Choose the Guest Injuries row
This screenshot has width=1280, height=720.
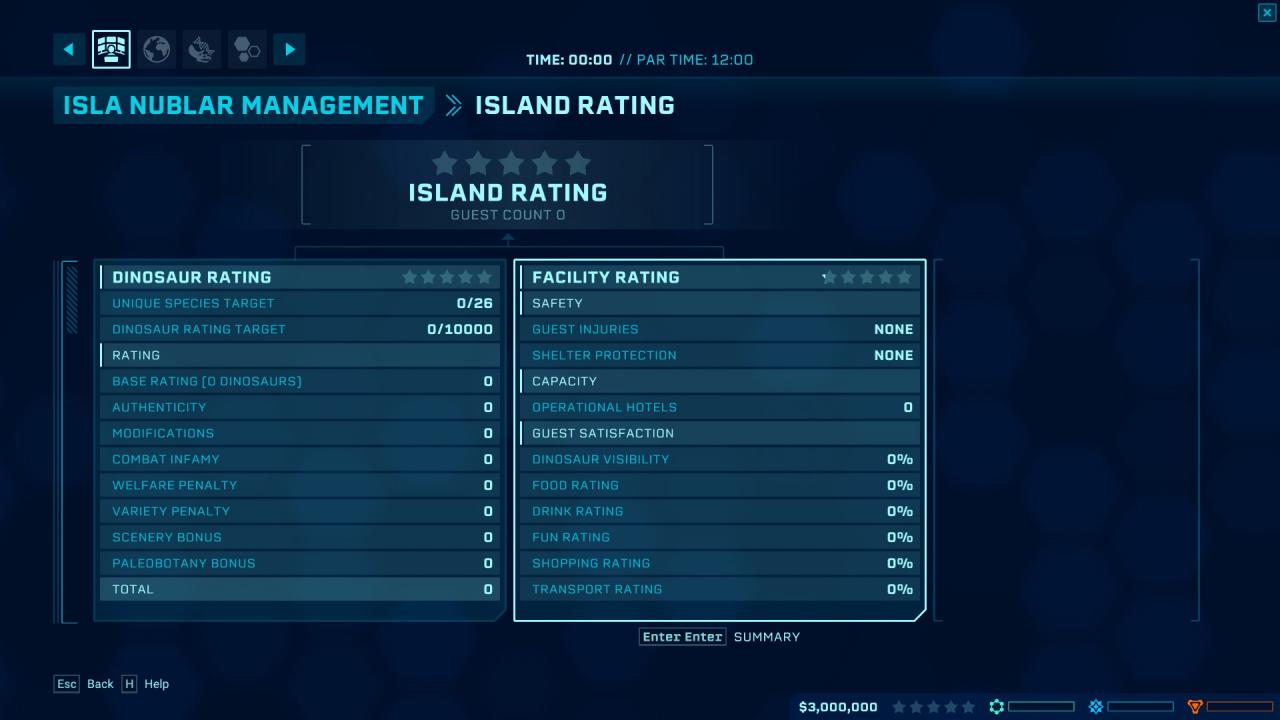[x=720, y=329]
